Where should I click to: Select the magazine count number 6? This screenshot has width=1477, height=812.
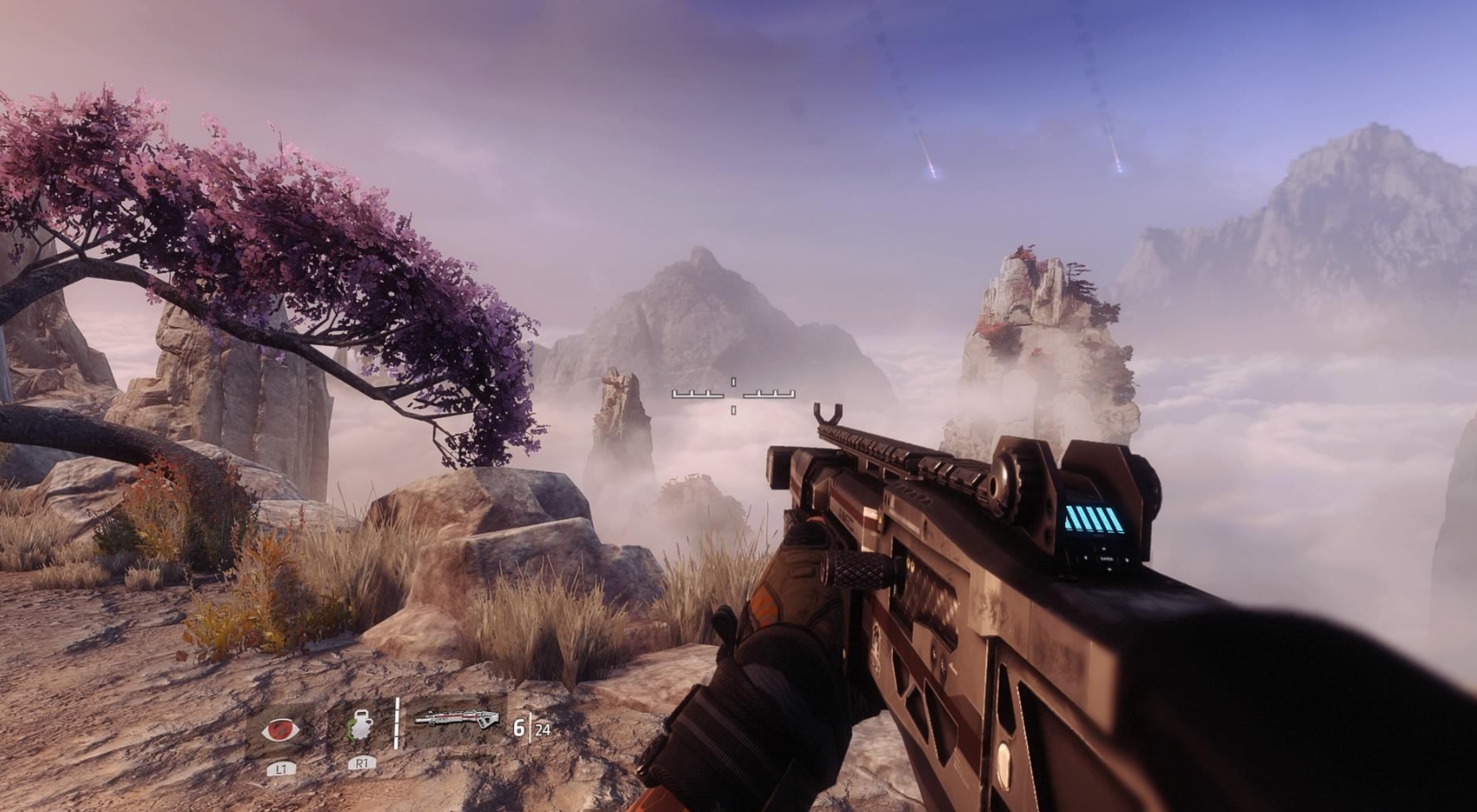pyautogui.click(x=519, y=728)
